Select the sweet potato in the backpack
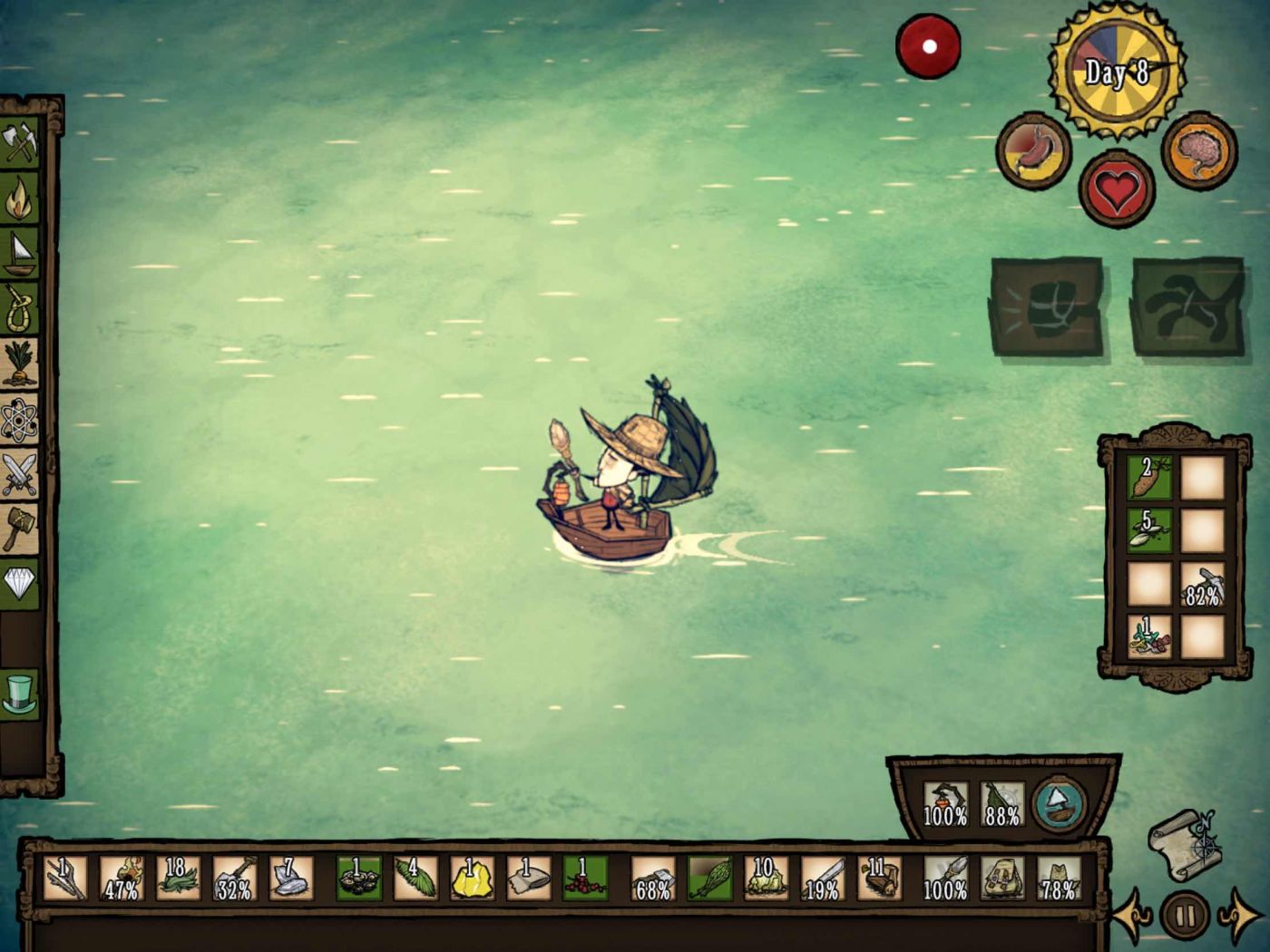This screenshot has height=952, width=1270. tap(1148, 477)
